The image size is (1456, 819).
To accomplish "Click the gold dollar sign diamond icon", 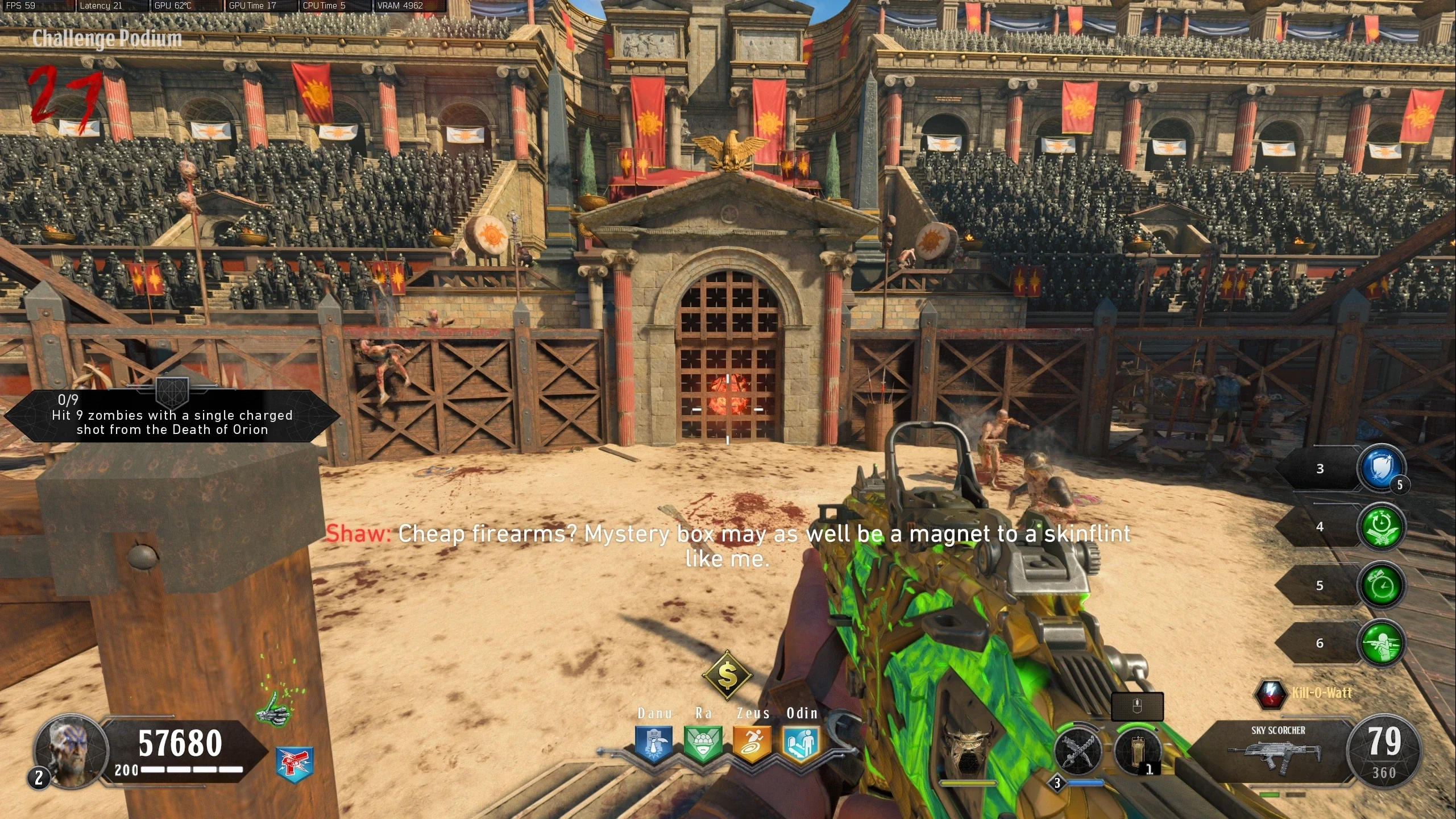I will point(727,676).
